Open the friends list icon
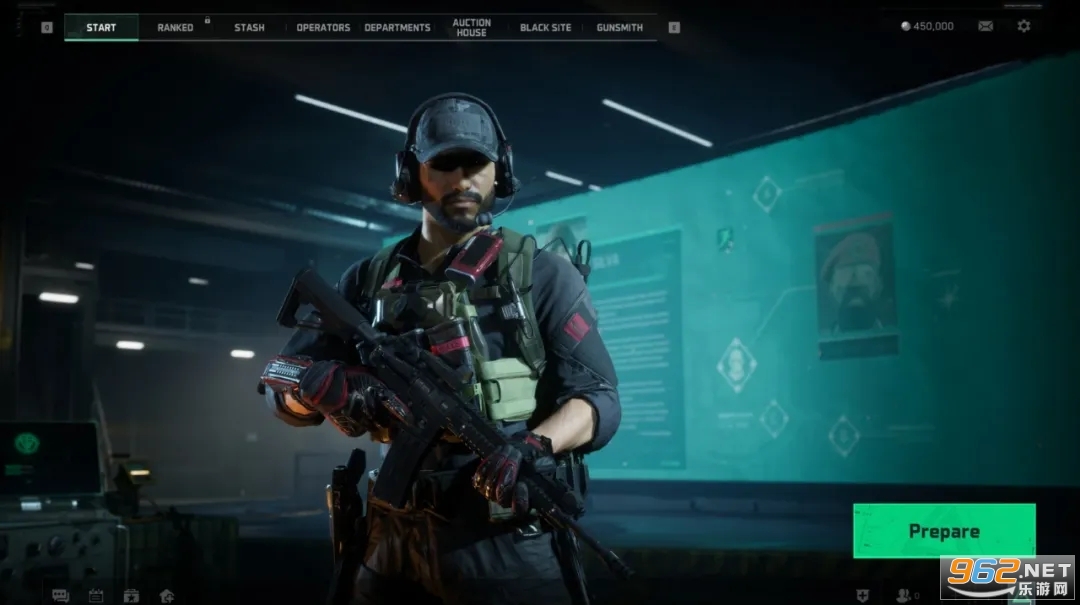Image resolution: width=1080 pixels, height=605 pixels. 904,596
